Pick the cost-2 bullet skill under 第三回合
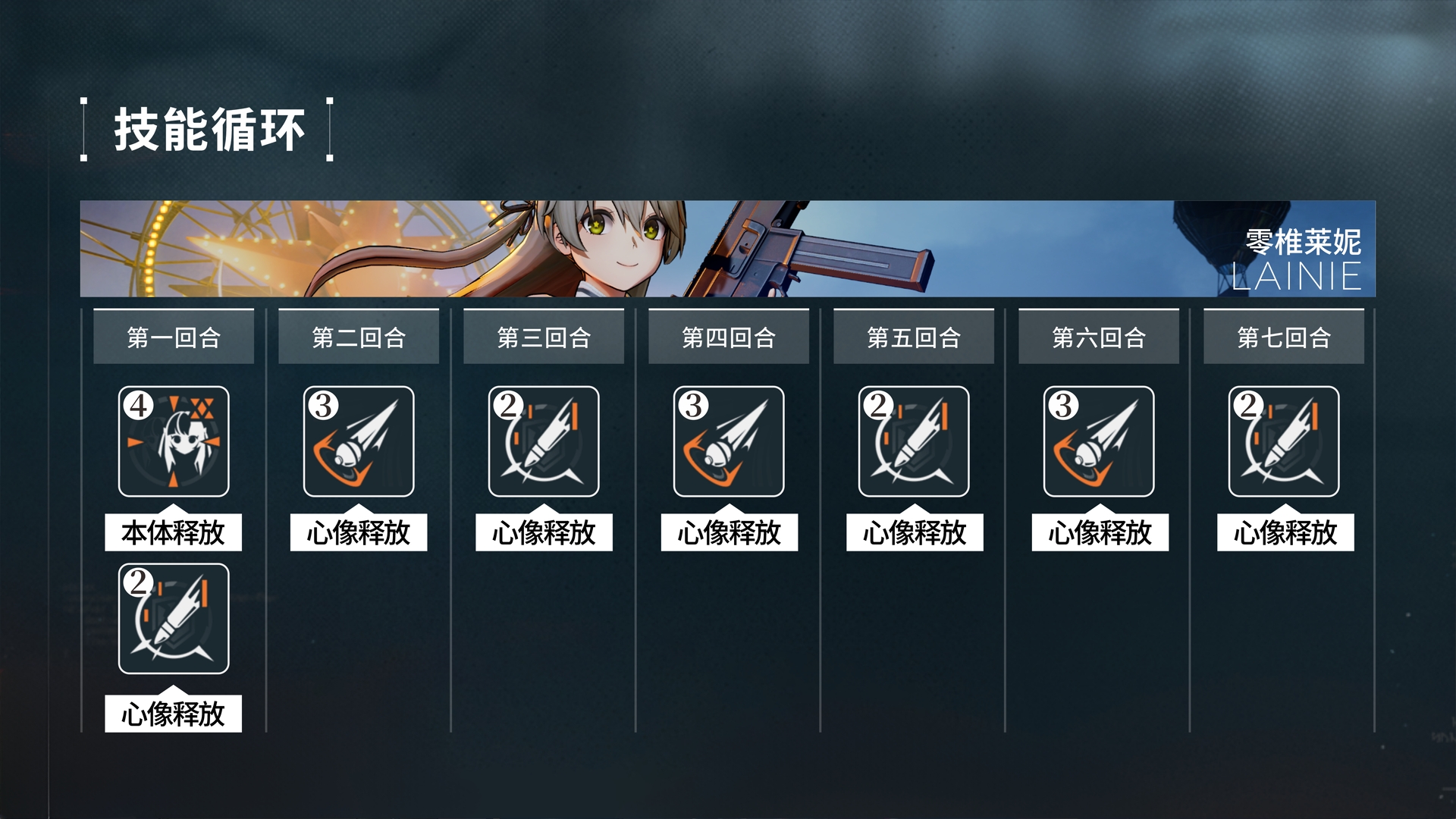Screen dimensions: 1456x819 point(544,441)
